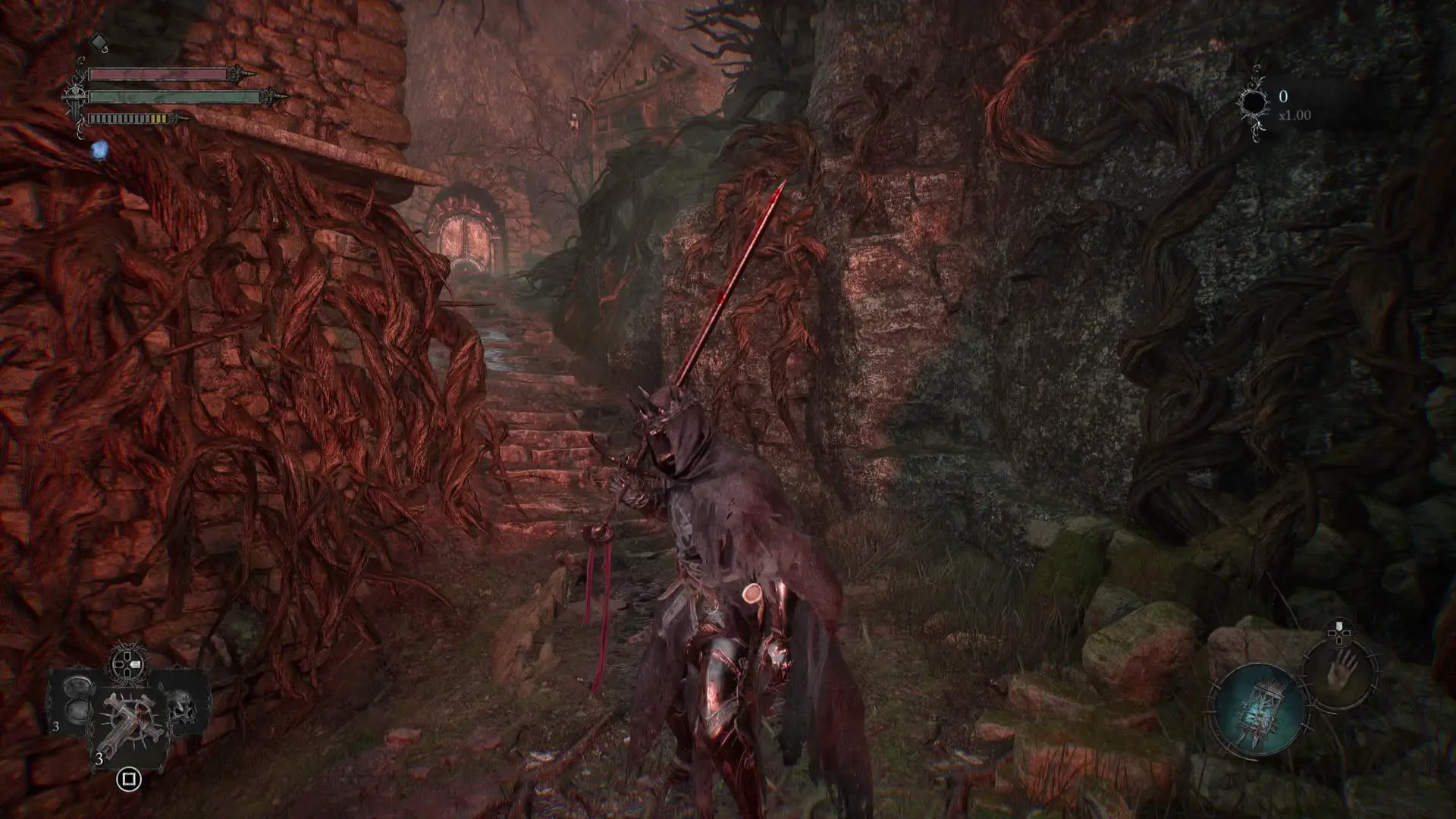Click the blue glowing status icon
The width and height of the screenshot is (1456, 819).
point(99,150)
